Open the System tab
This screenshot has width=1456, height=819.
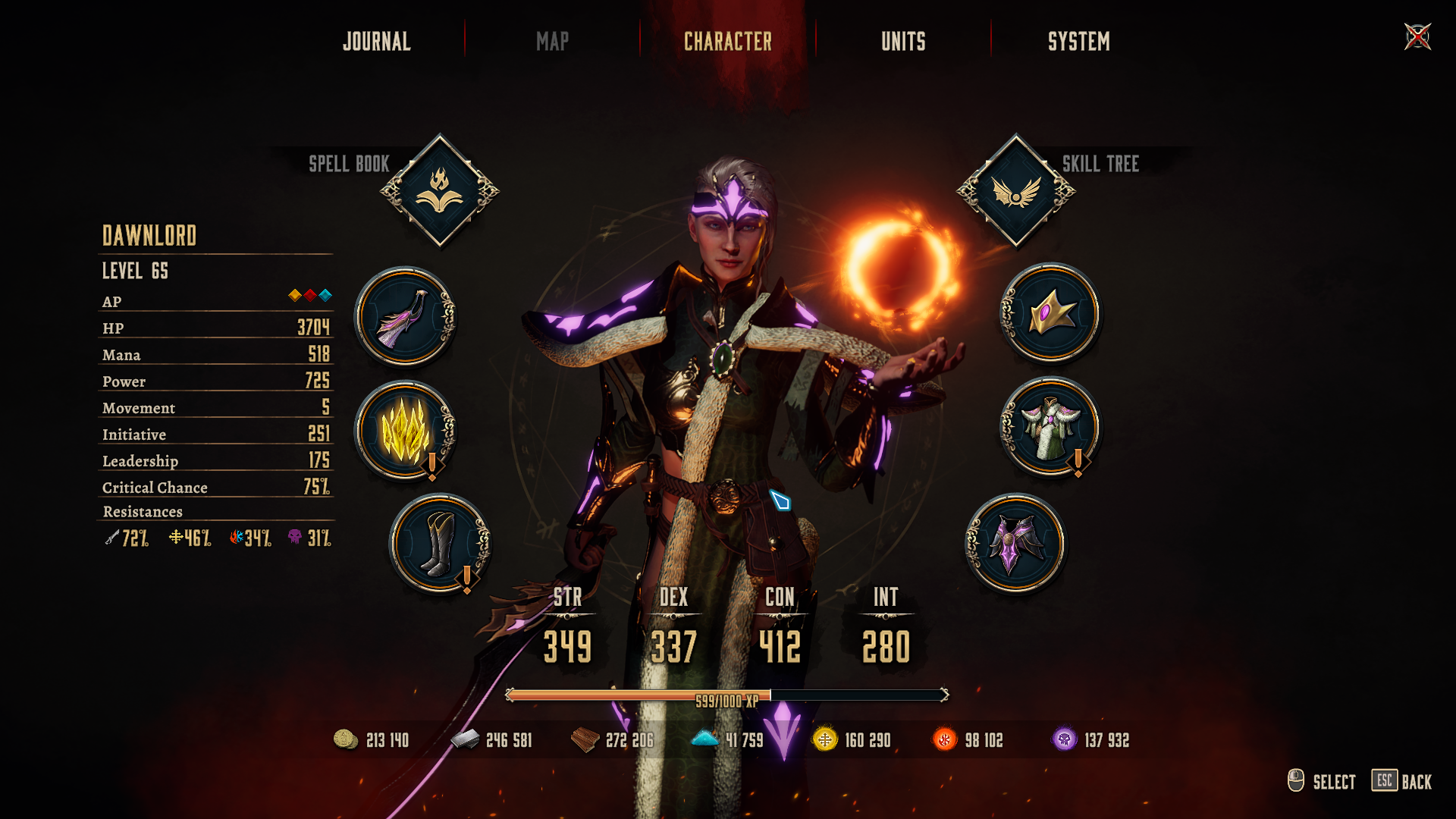click(x=1078, y=42)
